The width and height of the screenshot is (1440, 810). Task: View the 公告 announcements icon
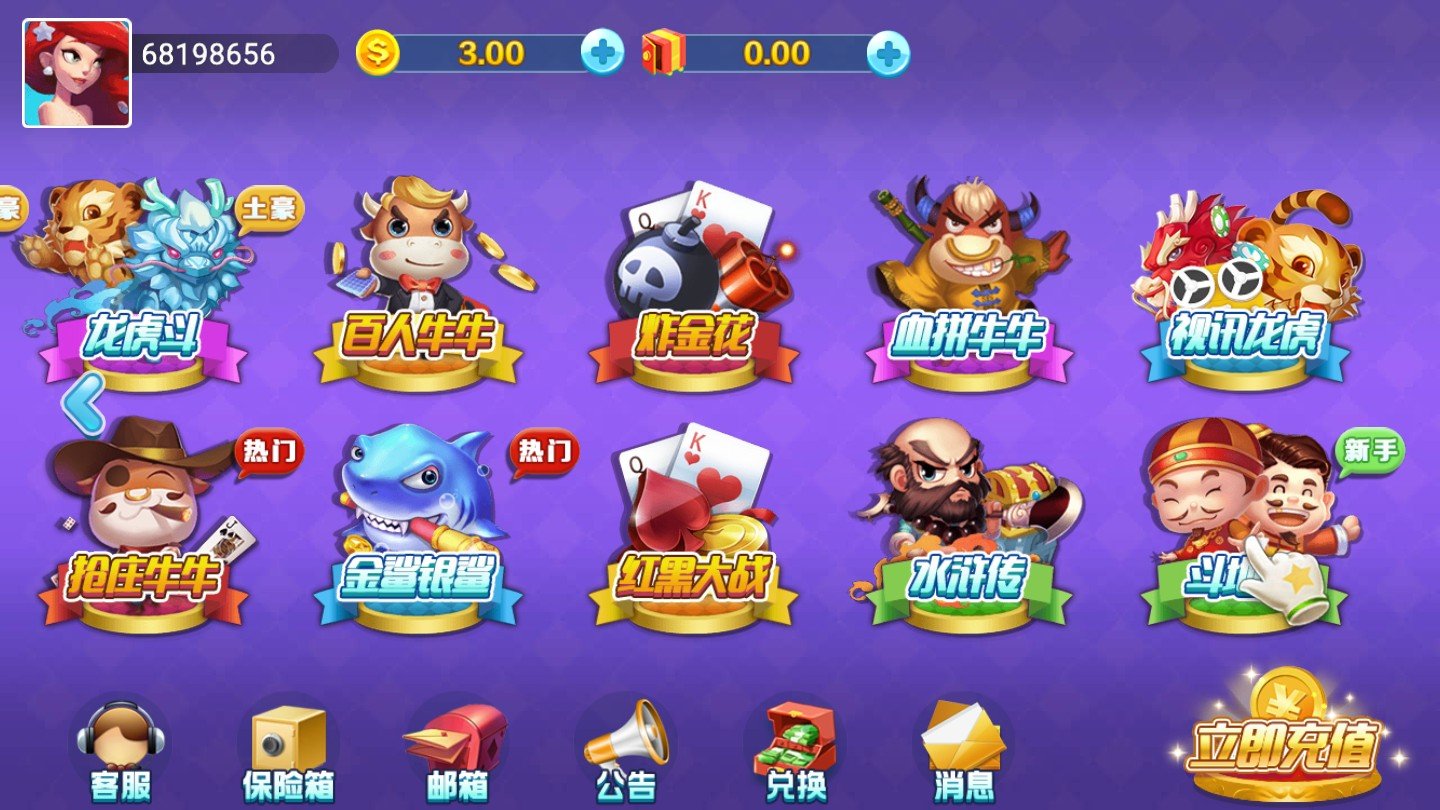pyautogui.click(x=625, y=745)
